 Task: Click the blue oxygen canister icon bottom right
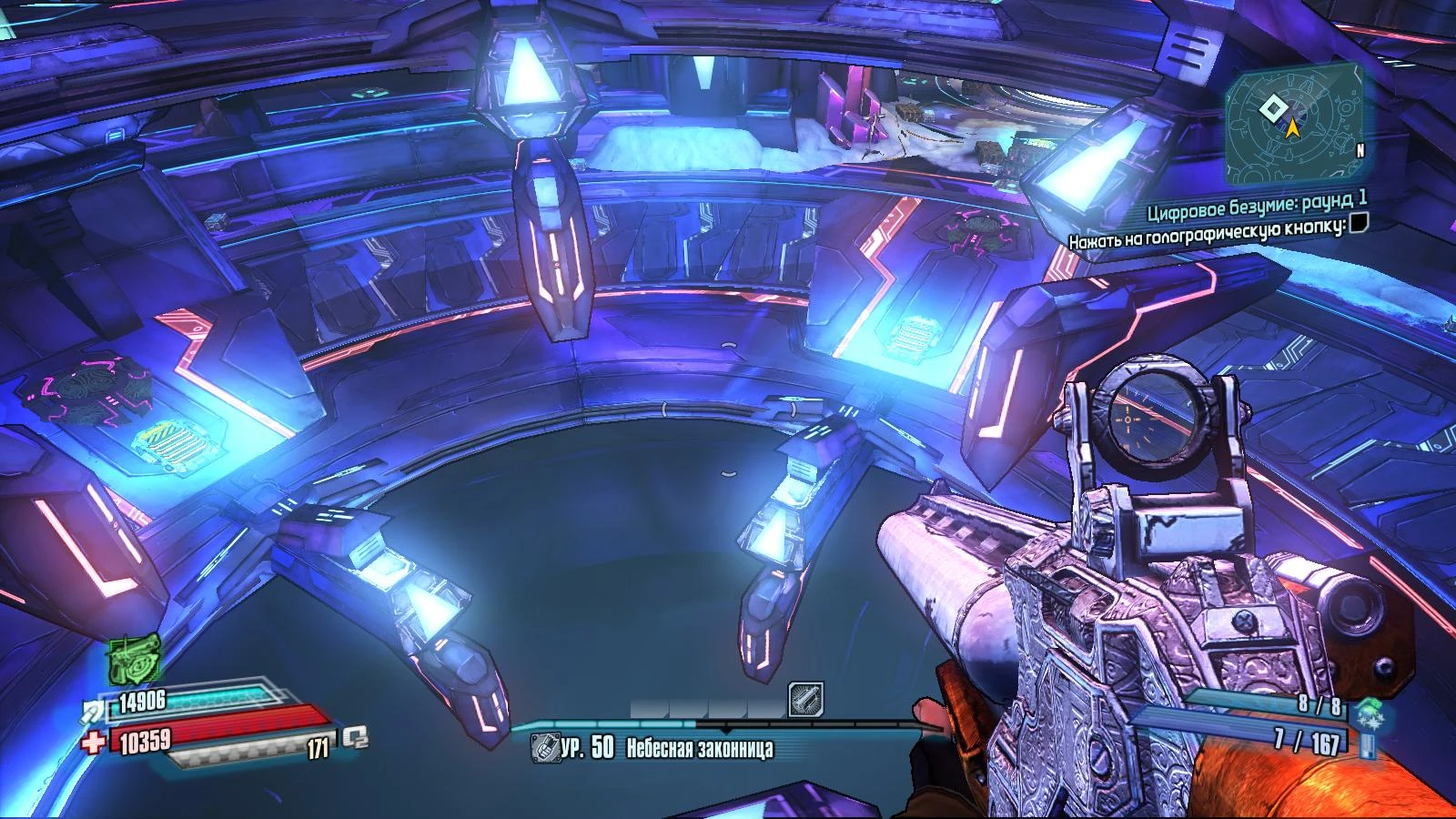pyautogui.click(x=1369, y=745)
